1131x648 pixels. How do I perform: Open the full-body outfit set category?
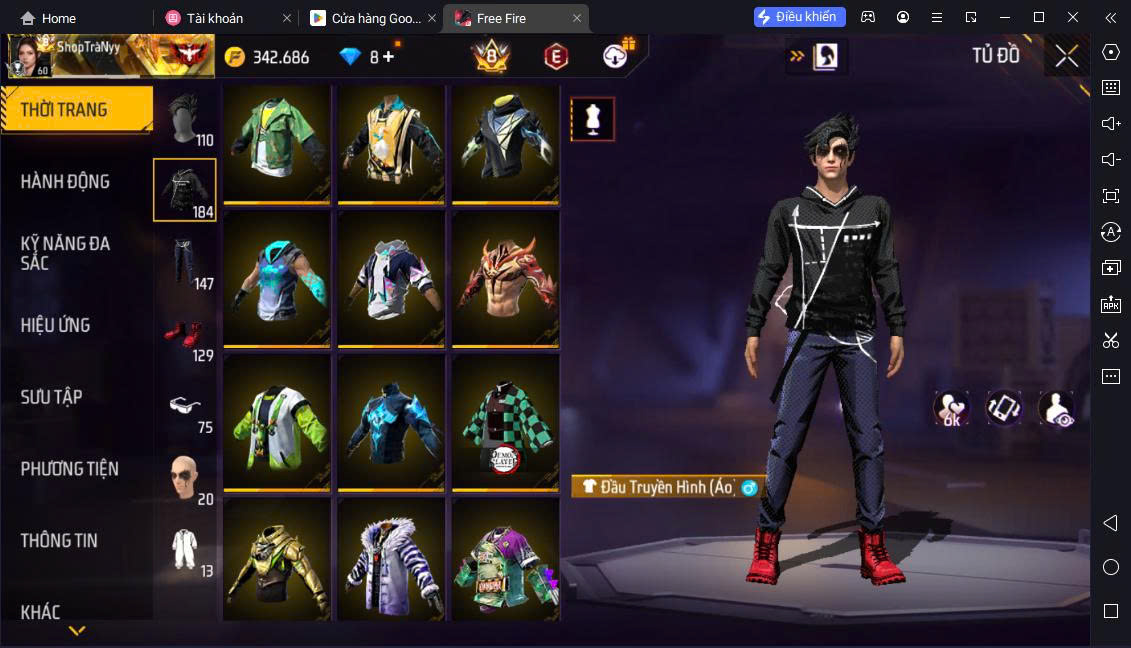pos(184,550)
